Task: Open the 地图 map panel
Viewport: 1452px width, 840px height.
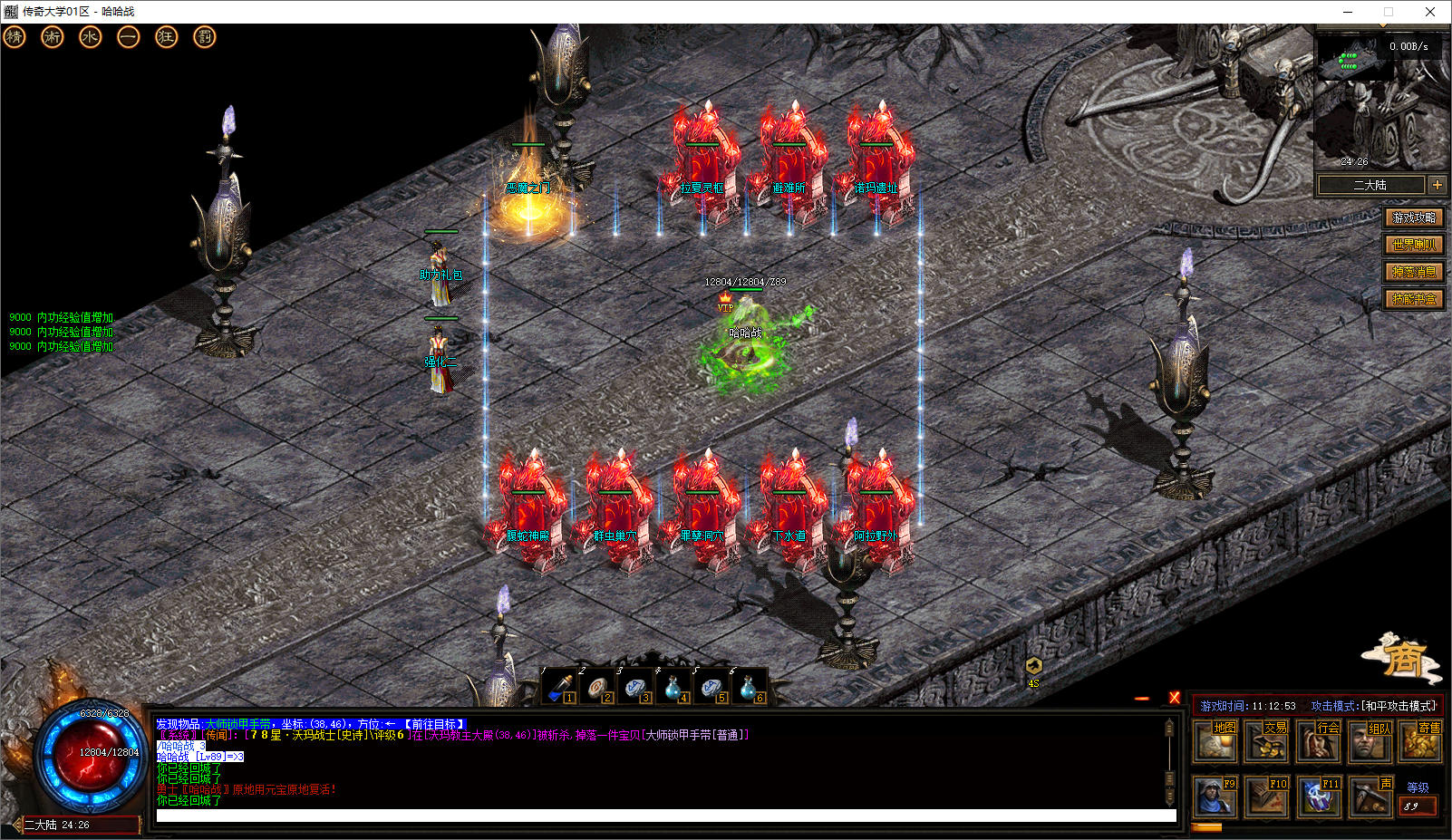Action: (x=1216, y=742)
